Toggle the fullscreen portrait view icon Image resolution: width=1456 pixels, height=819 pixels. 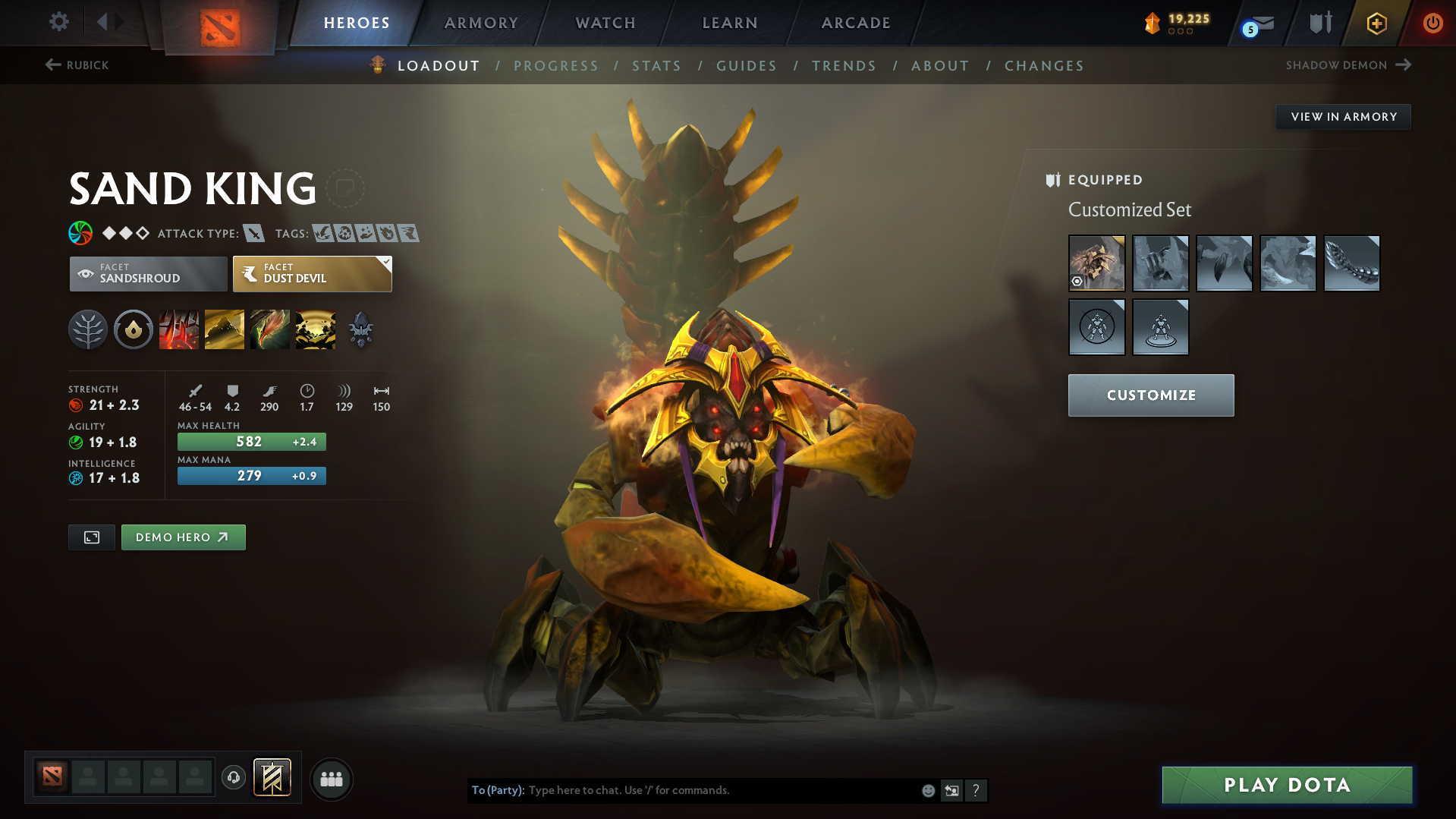coord(91,537)
